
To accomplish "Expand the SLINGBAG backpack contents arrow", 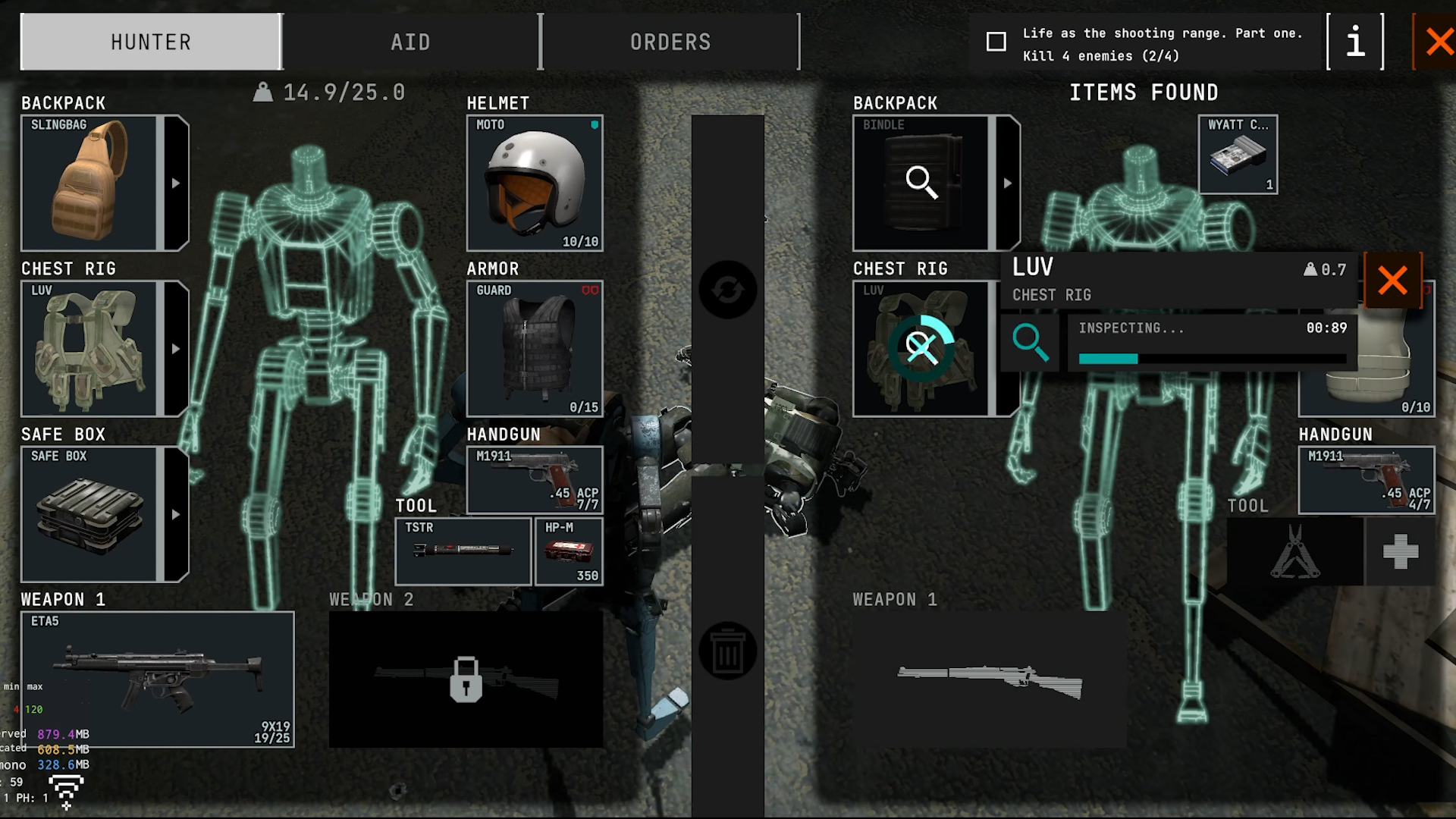I will [177, 182].
